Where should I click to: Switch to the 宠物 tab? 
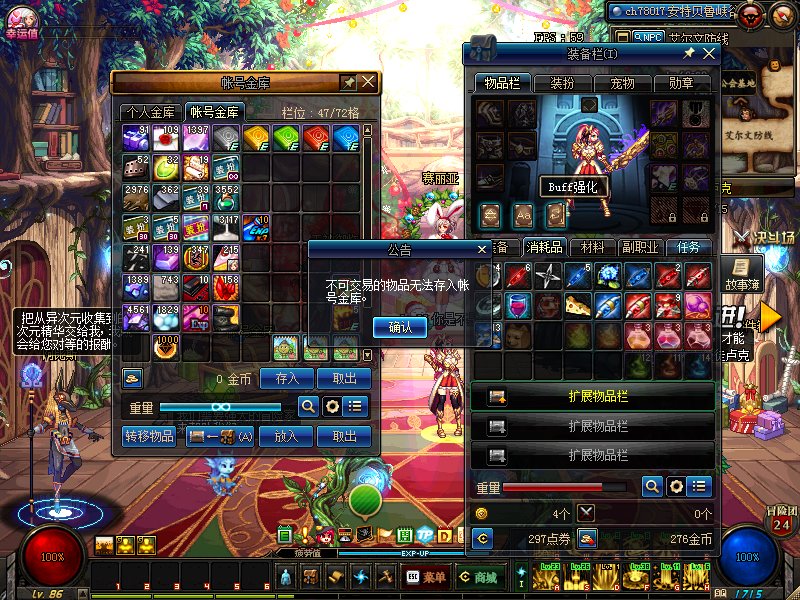click(x=622, y=84)
